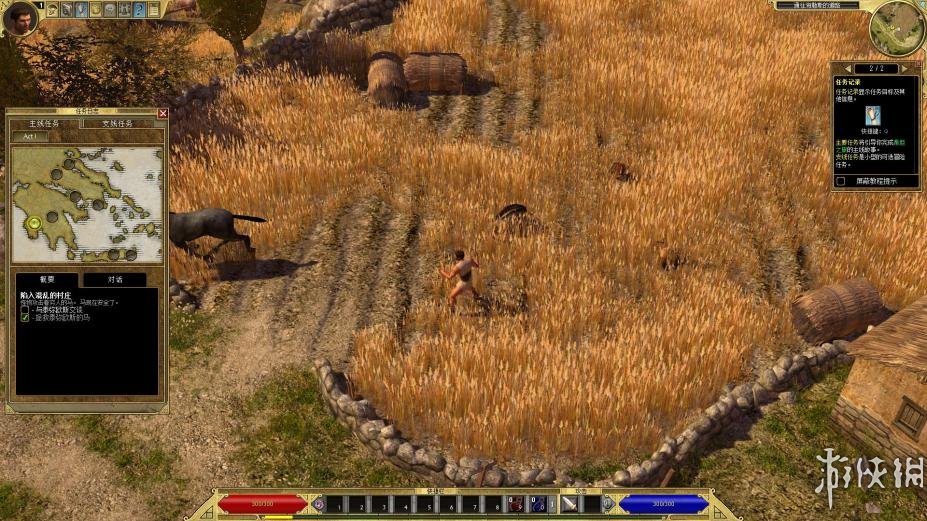This screenshot has height=521, width=927.
Task: Open the blue question mark help icon
Action: point(140,10)
